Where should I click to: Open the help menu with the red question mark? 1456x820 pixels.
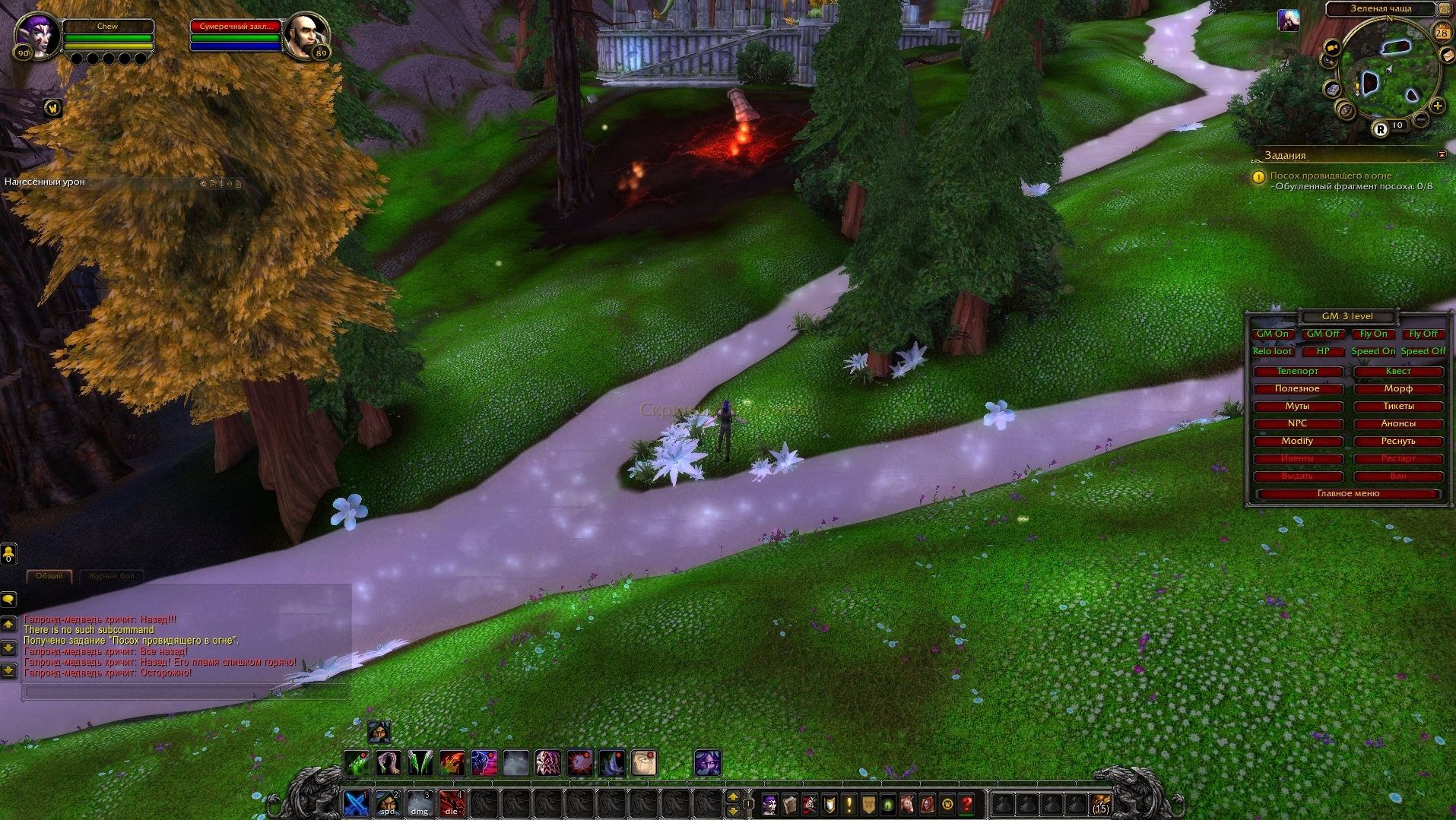coord(967,803)
